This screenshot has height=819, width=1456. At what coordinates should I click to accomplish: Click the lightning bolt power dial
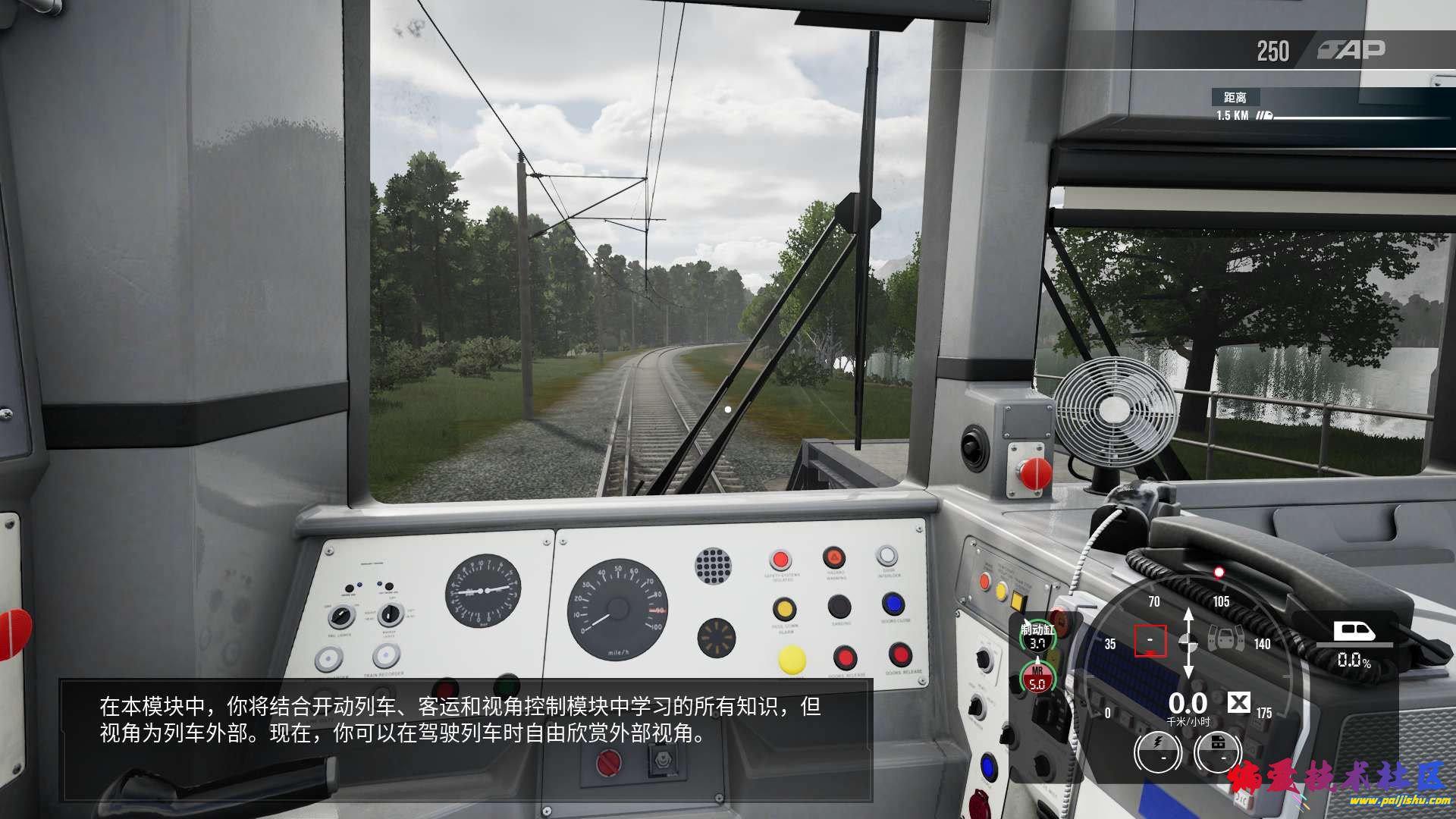point(1157,752)
